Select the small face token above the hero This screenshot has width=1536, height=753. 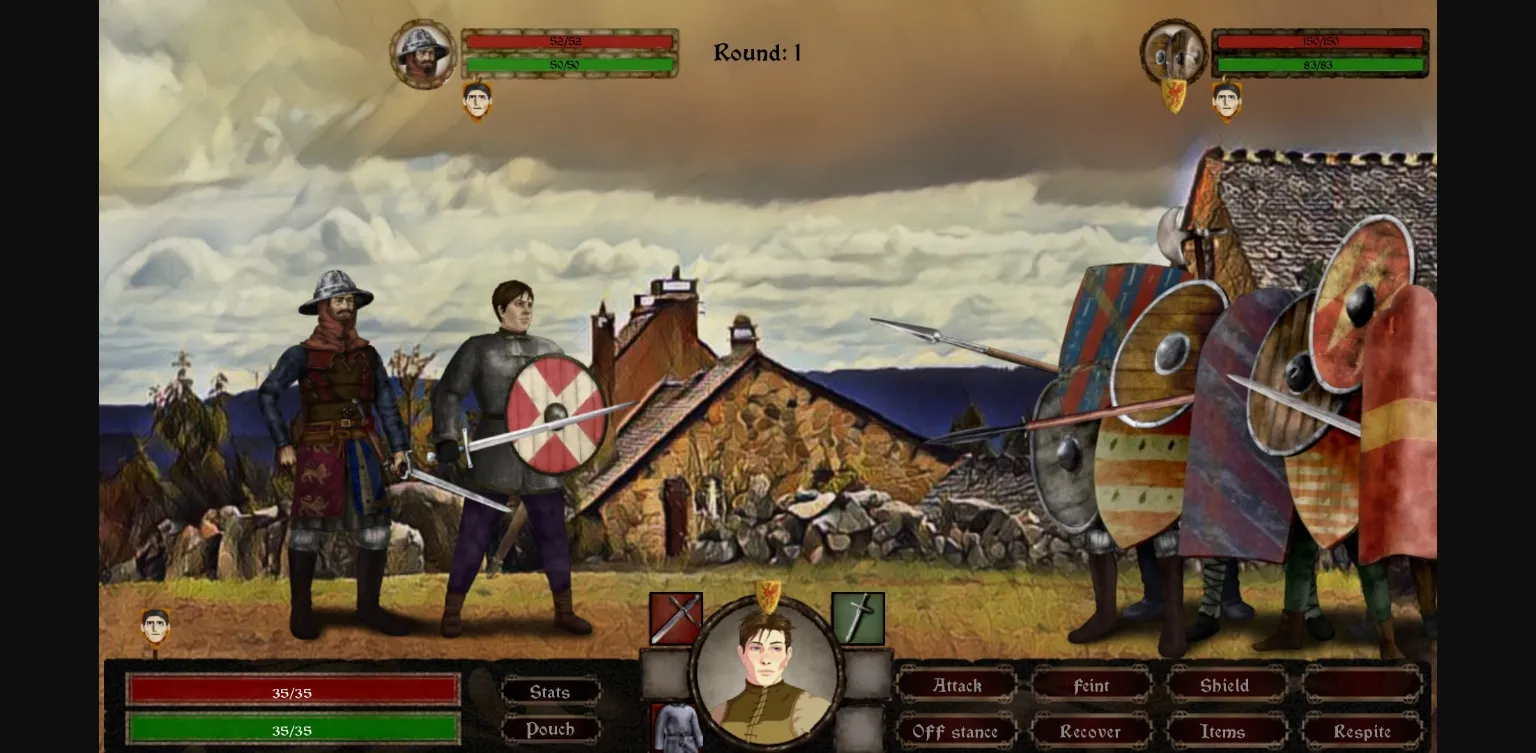(x=157, y=628)
